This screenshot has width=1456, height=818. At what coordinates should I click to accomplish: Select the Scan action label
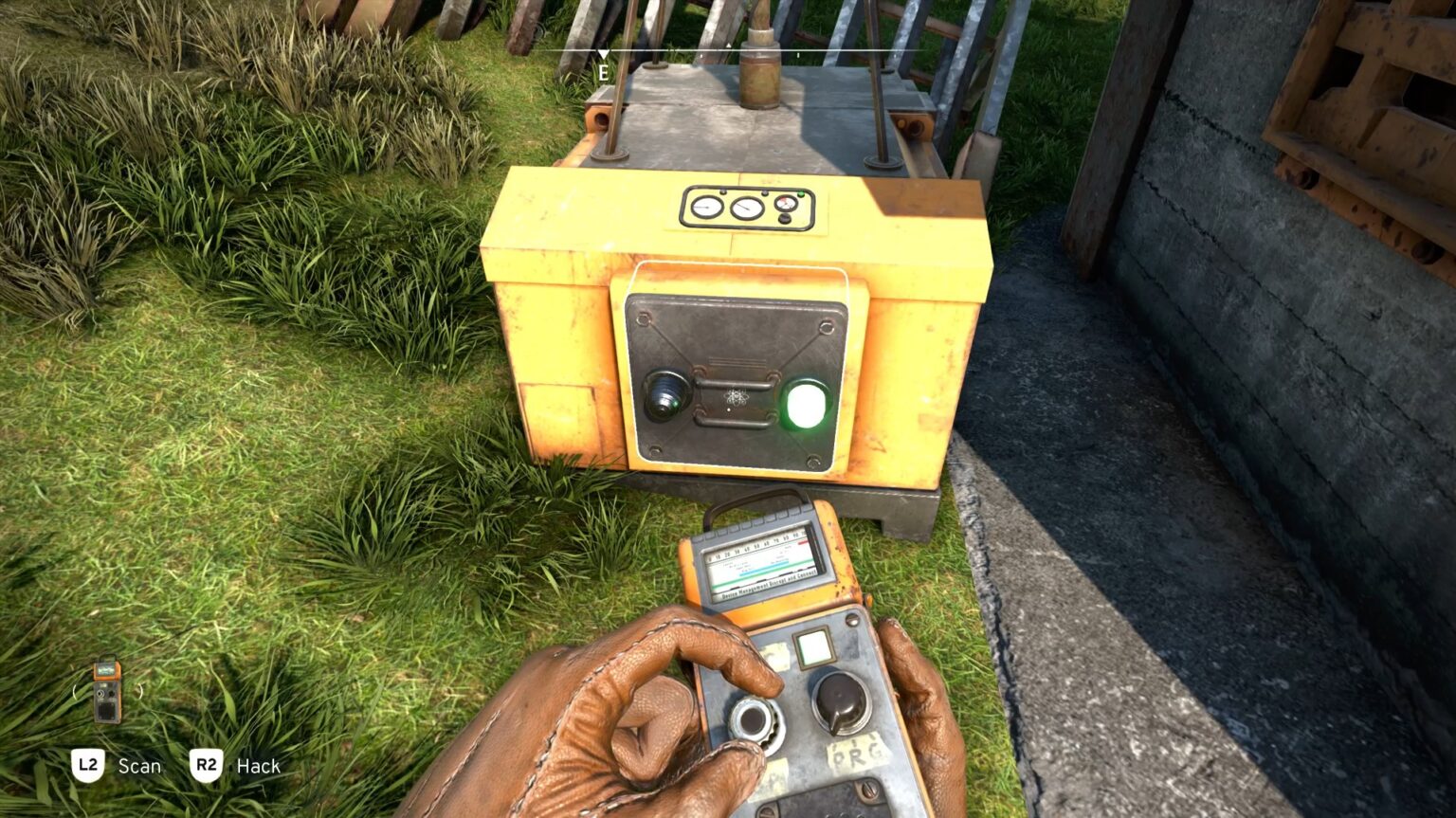click(x=138, y=766)
